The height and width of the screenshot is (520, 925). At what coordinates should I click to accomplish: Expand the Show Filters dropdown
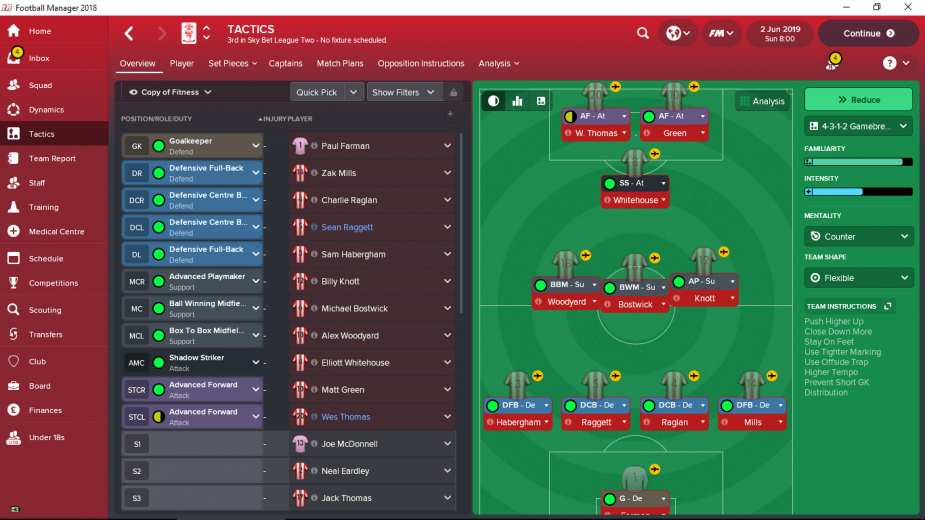pyautogui.click(x=403, y=92)
